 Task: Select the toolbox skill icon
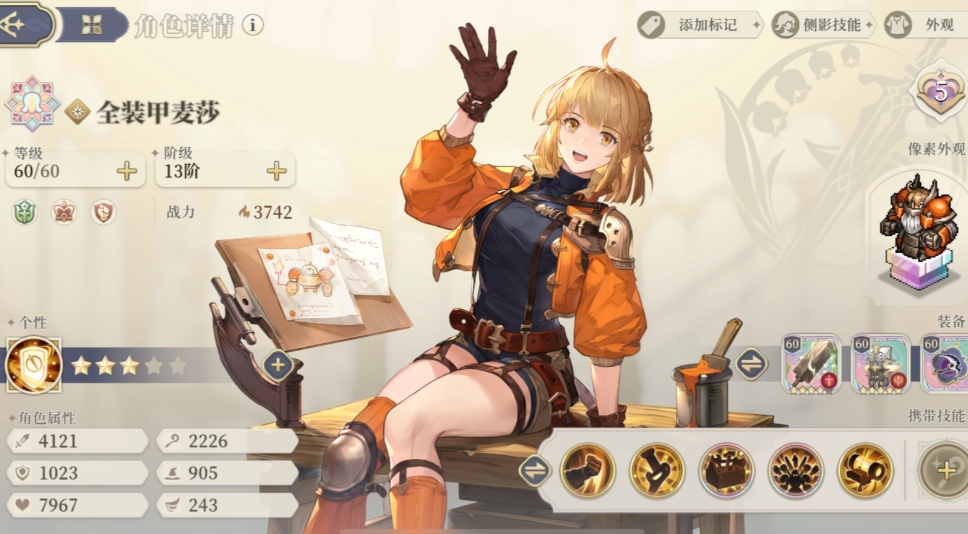click(x=726, y=470)
